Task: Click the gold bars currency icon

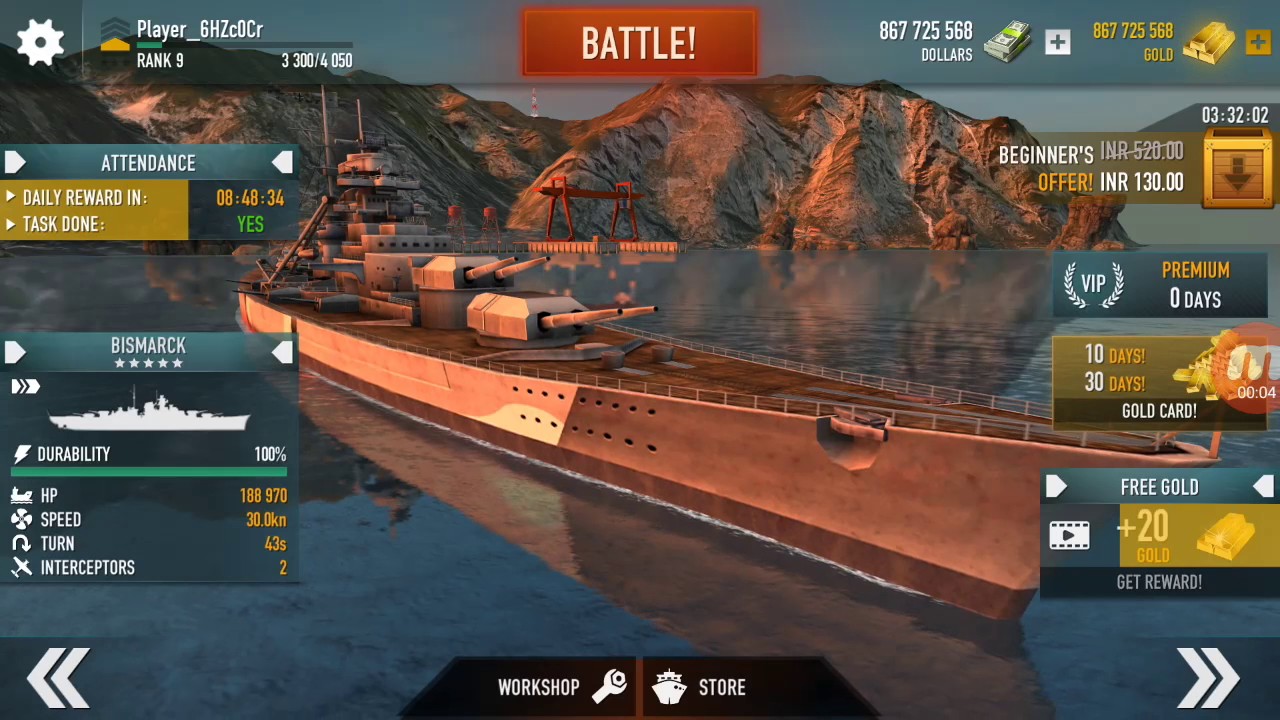Action: [x=1208, y=42]
